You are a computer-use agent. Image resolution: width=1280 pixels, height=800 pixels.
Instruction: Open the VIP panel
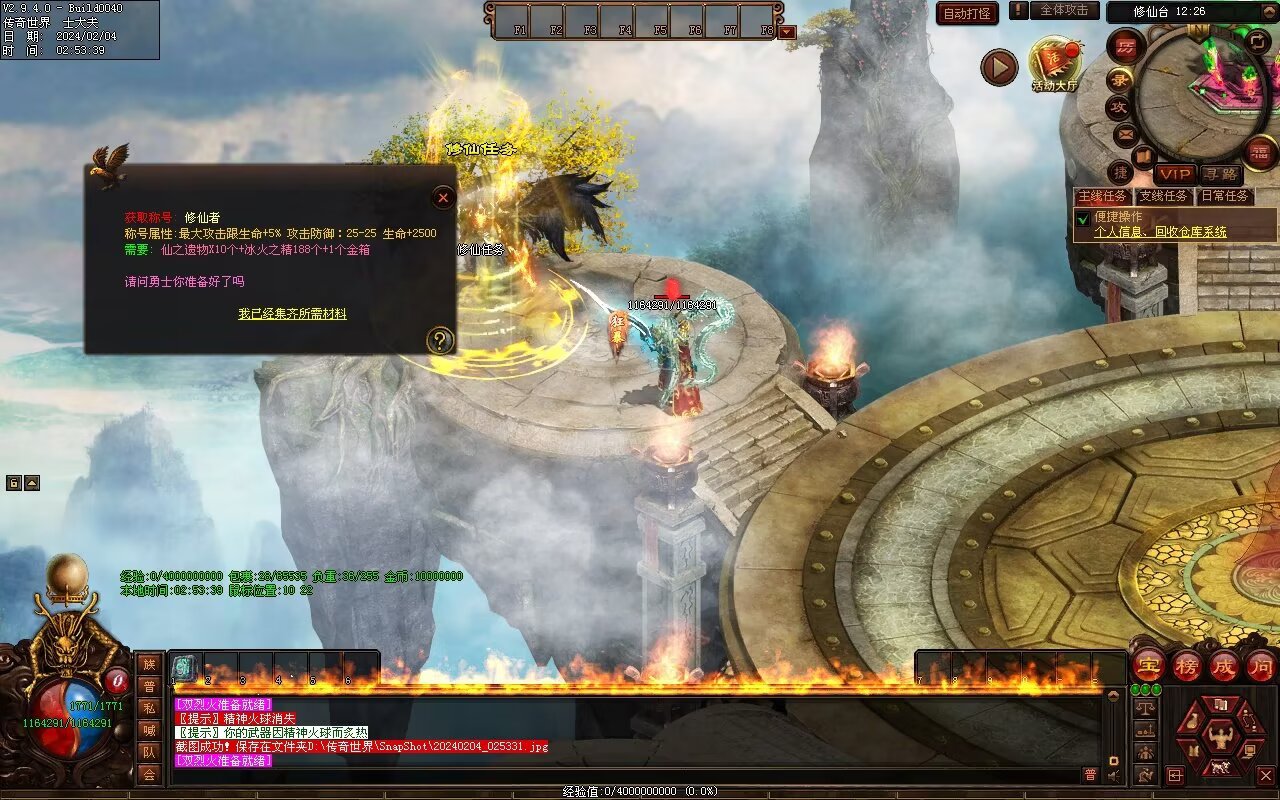[1175, 174]
